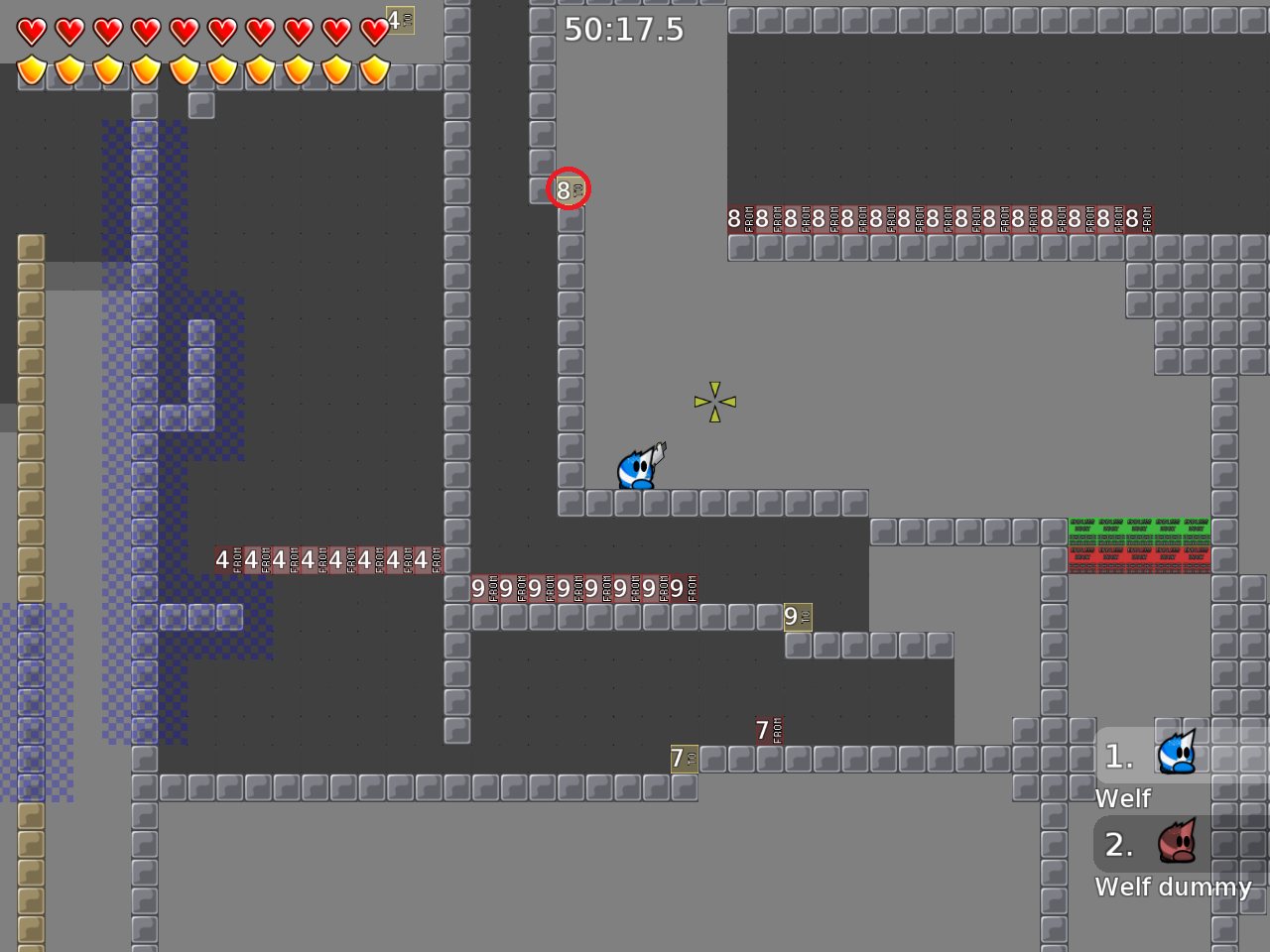This screenshot has height=952, width=1270.
Task: Click the red-circled checkpoint 8 marker
Action: [568, 189]
